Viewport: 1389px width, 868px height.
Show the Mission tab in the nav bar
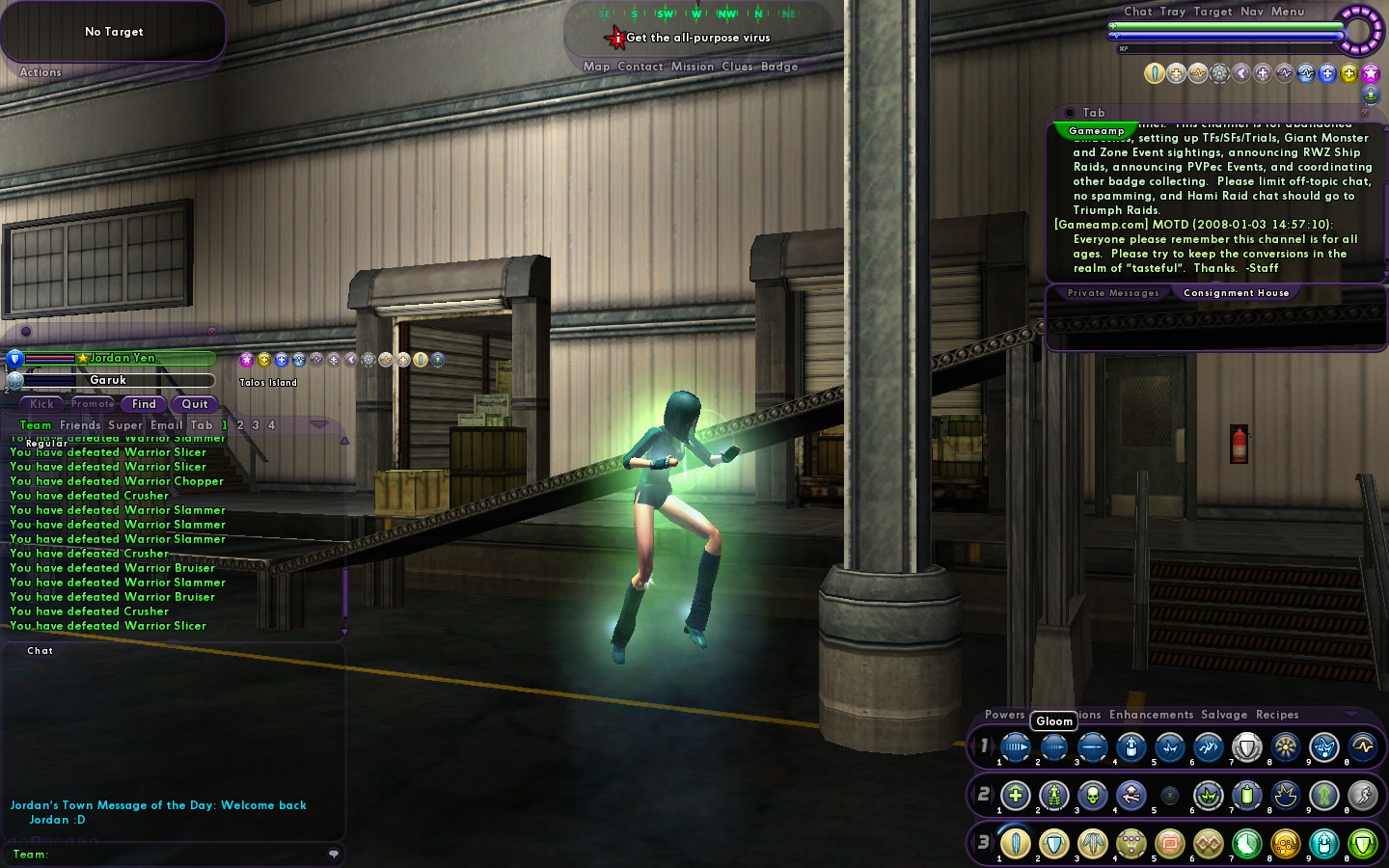[x=693, y=67]
